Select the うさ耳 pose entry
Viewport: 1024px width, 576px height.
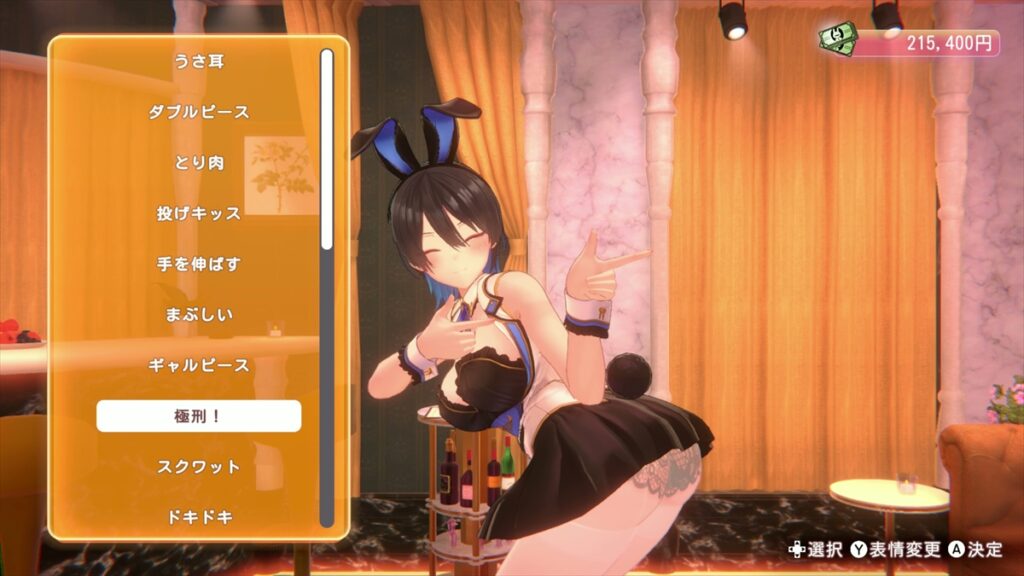click(x=198, y=62)
